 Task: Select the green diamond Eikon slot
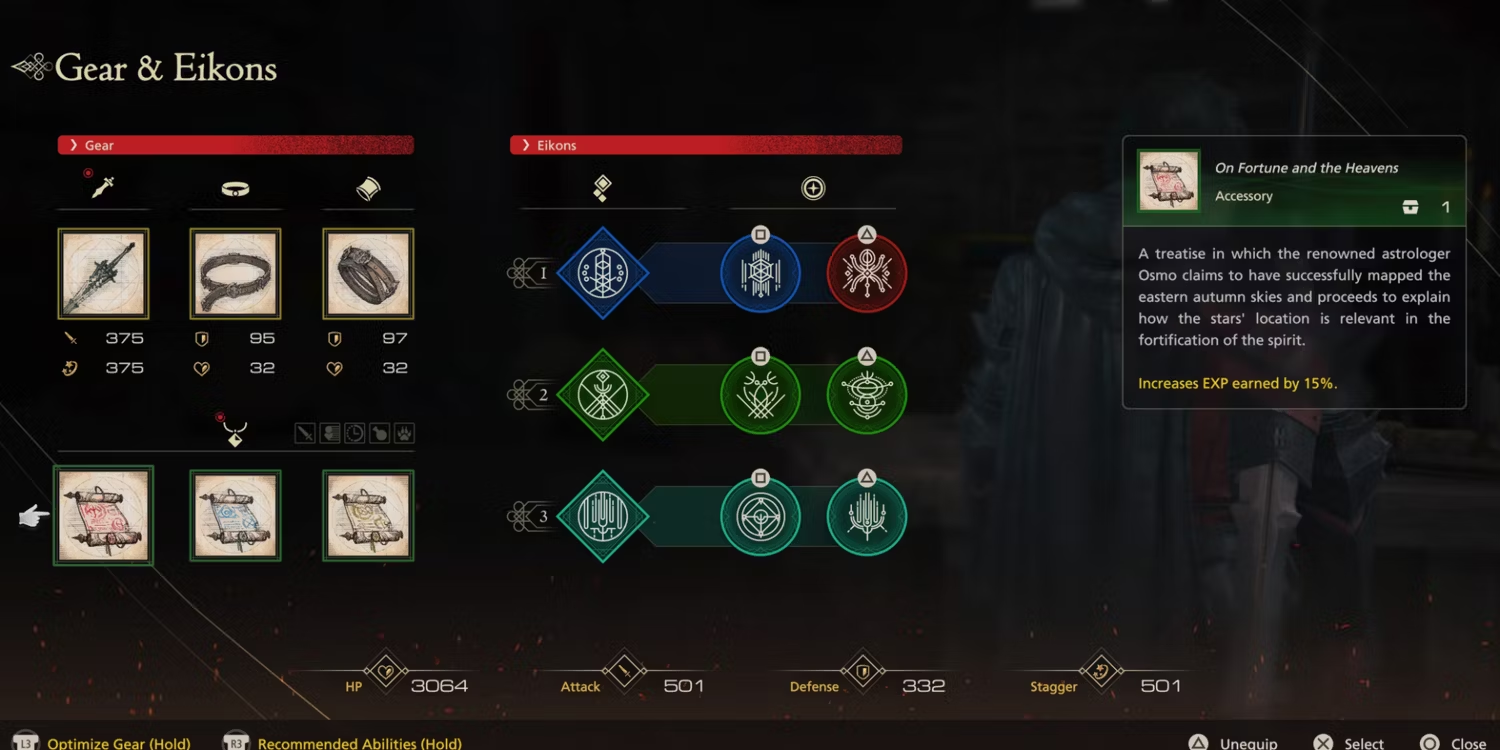[x=602, y=395]
